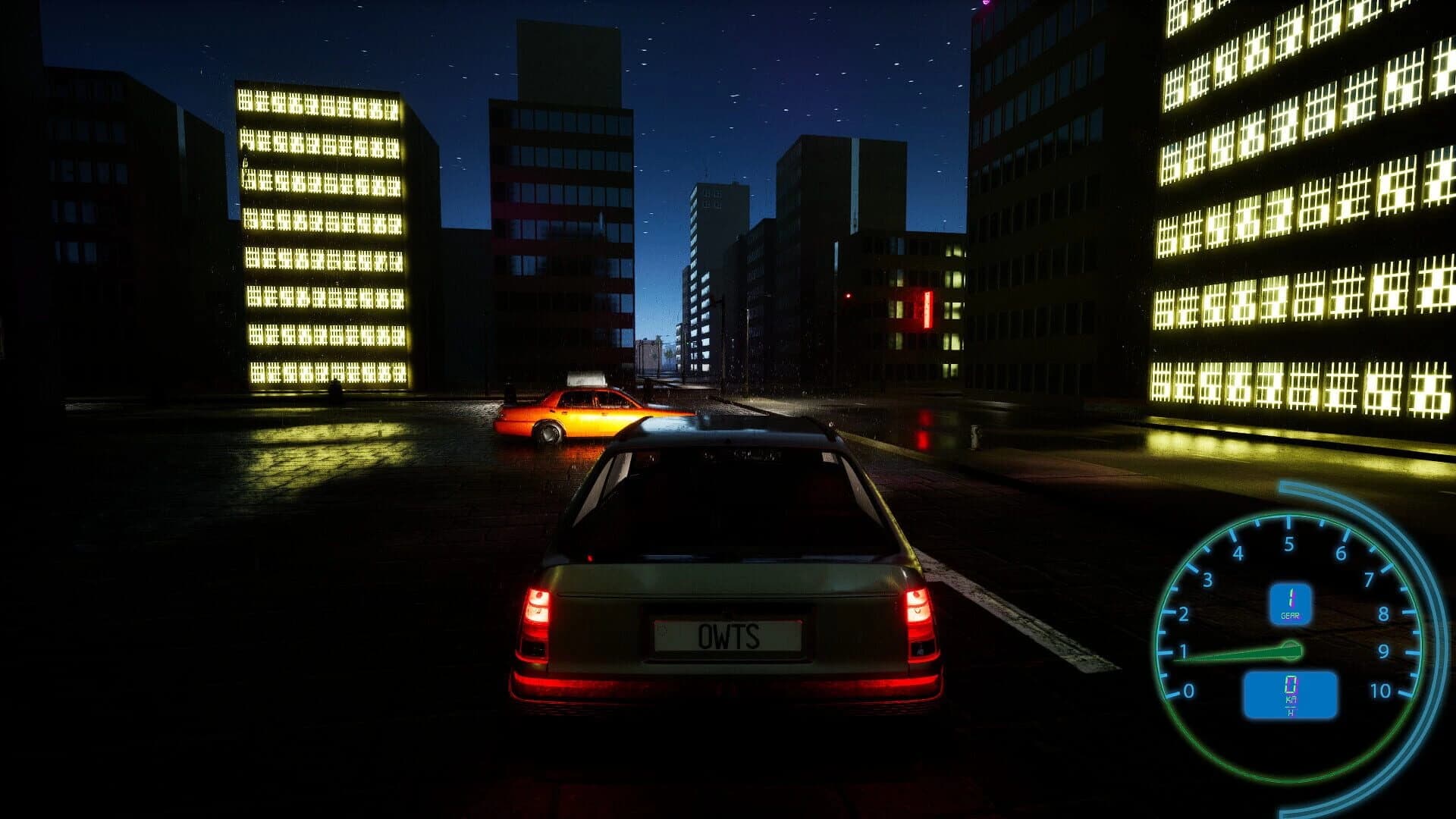Click the number 10 on the tachometer

(x=1380, y=689)
